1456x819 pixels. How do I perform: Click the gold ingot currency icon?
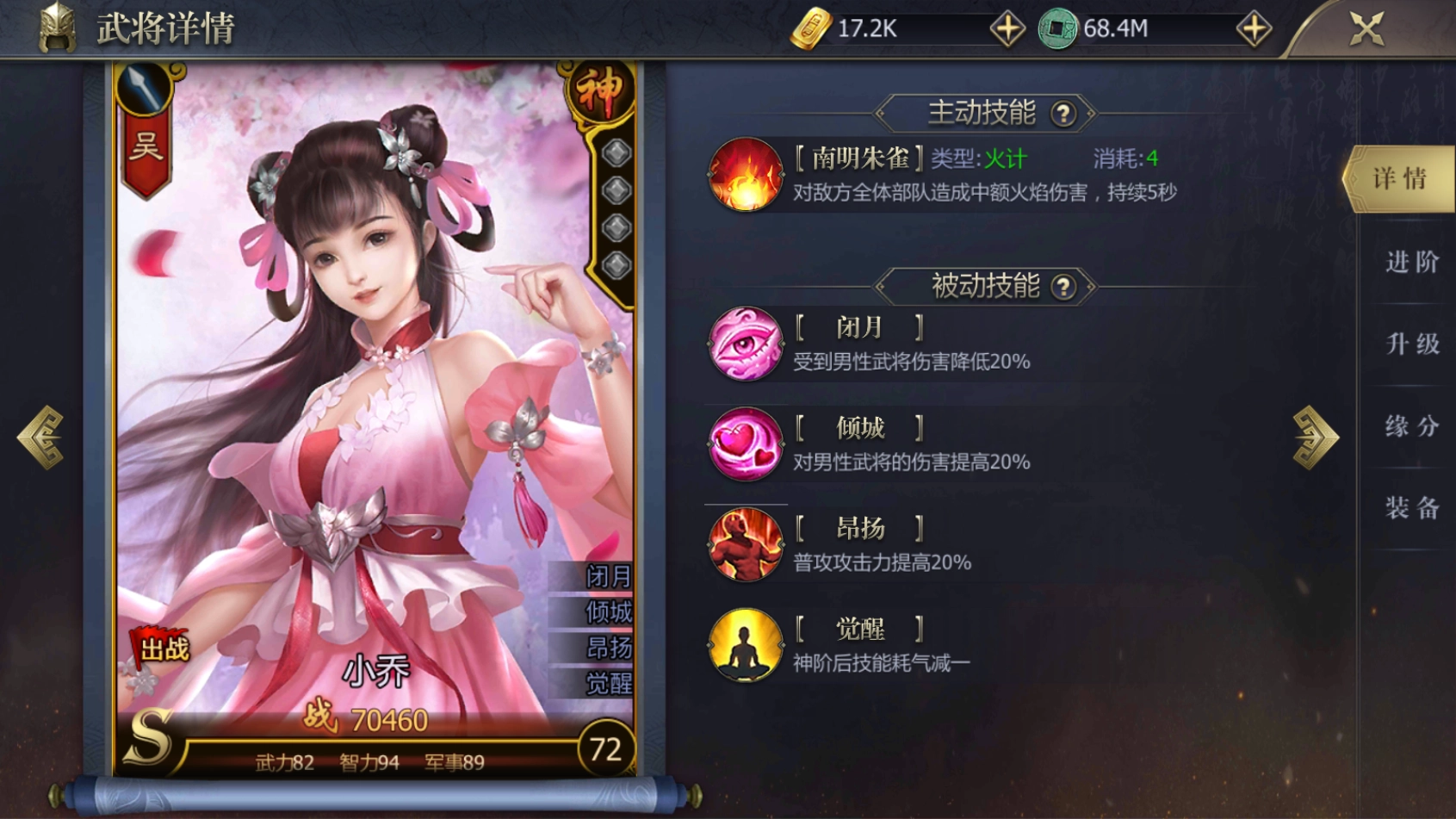coord(813,27)
